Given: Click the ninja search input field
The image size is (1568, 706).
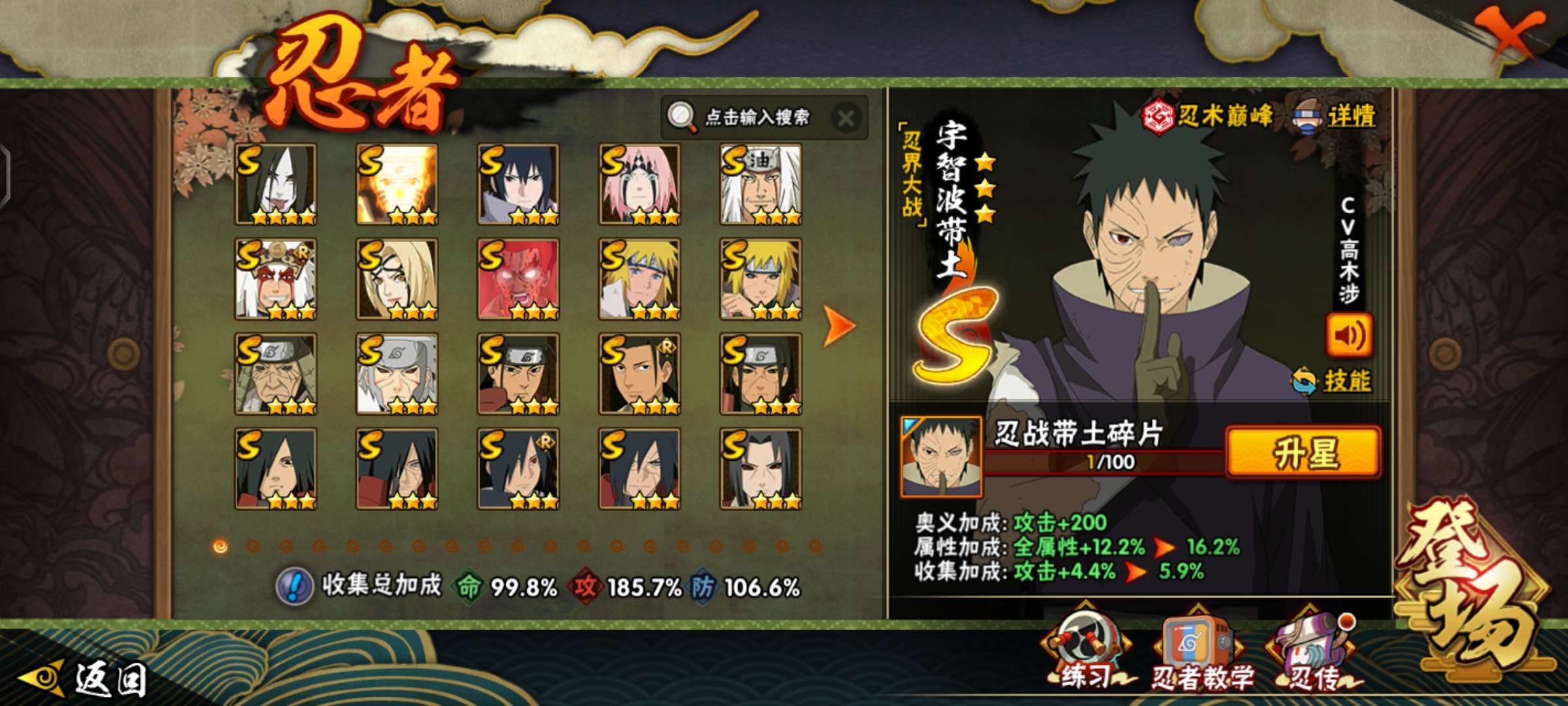Looking at the screenshot, I should 757,118.
